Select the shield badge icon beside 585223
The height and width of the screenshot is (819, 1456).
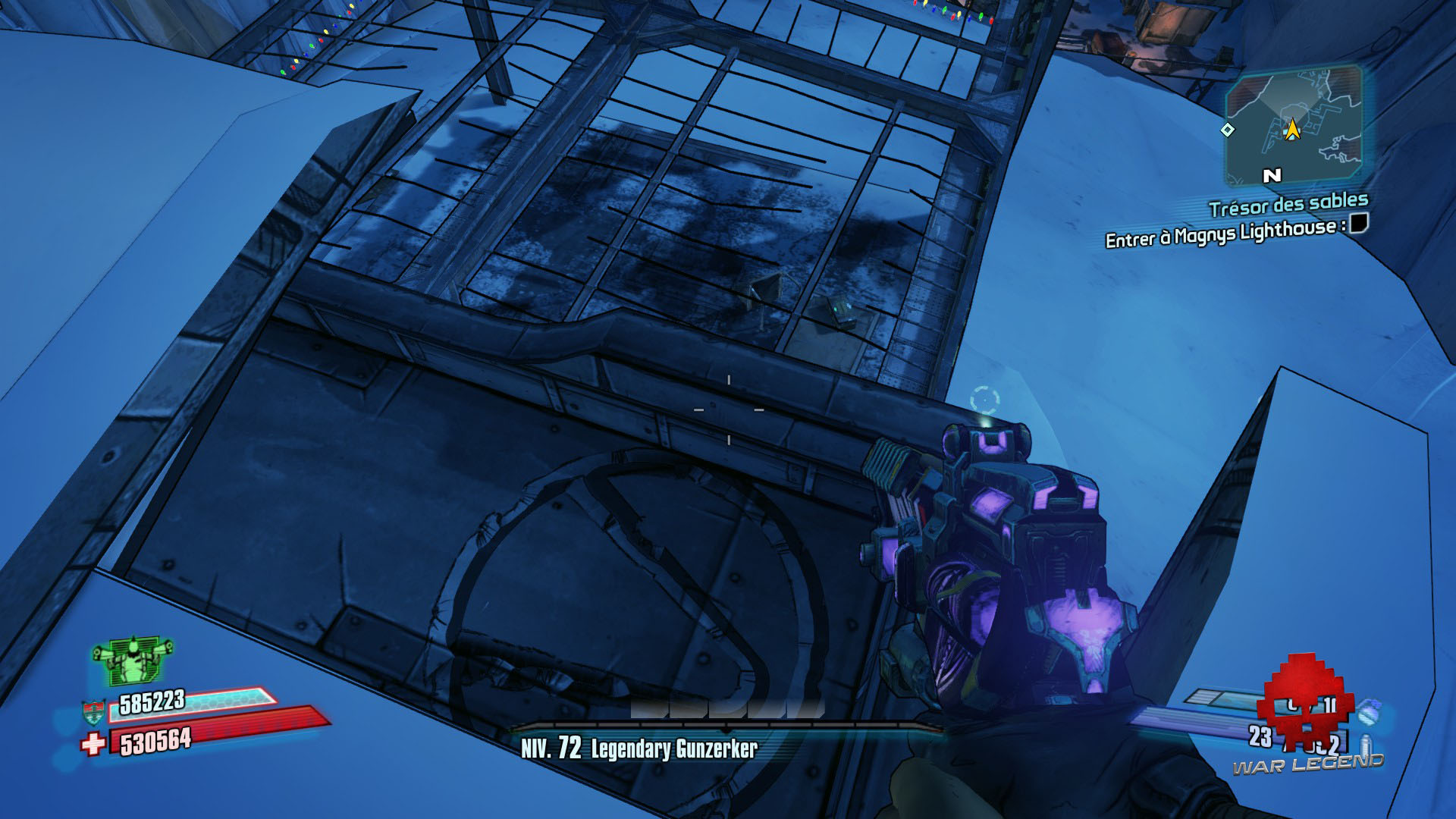pyautogui.click(x=93, y=711)
